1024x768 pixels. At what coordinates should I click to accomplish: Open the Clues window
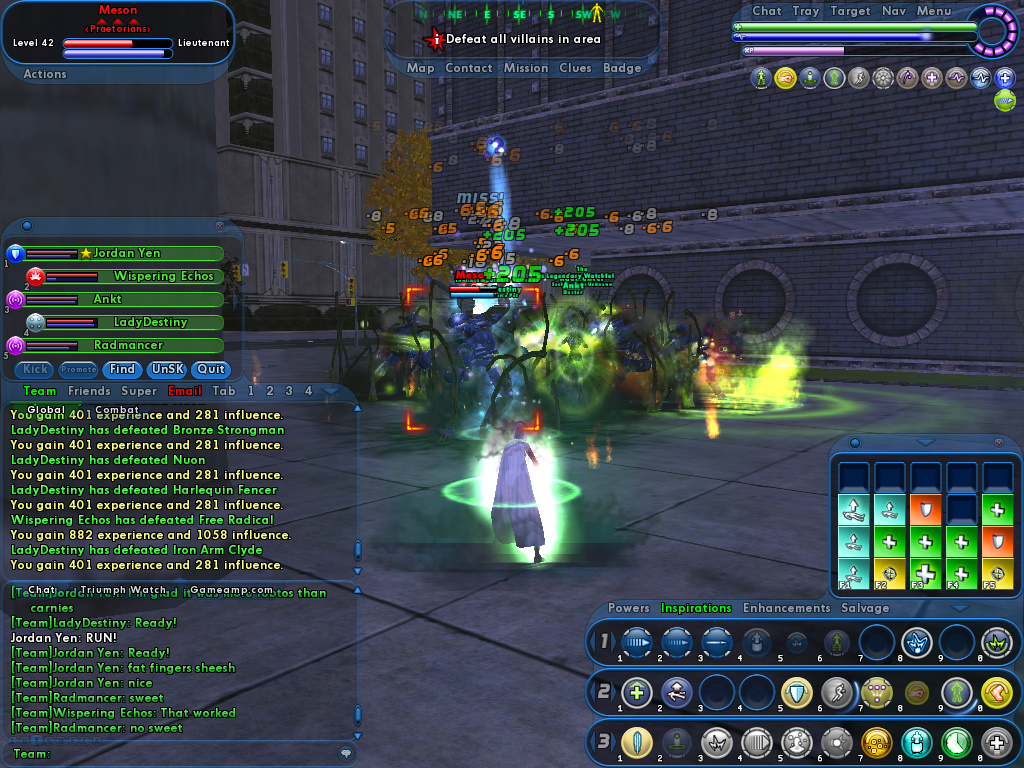[575, 68]
